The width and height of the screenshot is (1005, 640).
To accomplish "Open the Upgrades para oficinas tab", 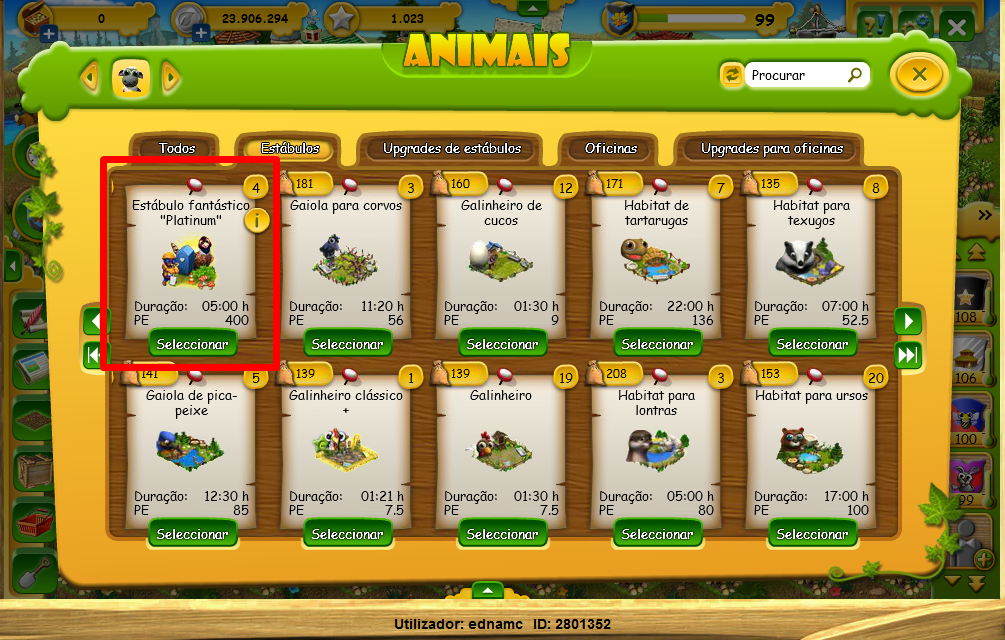I will [771, 148].
